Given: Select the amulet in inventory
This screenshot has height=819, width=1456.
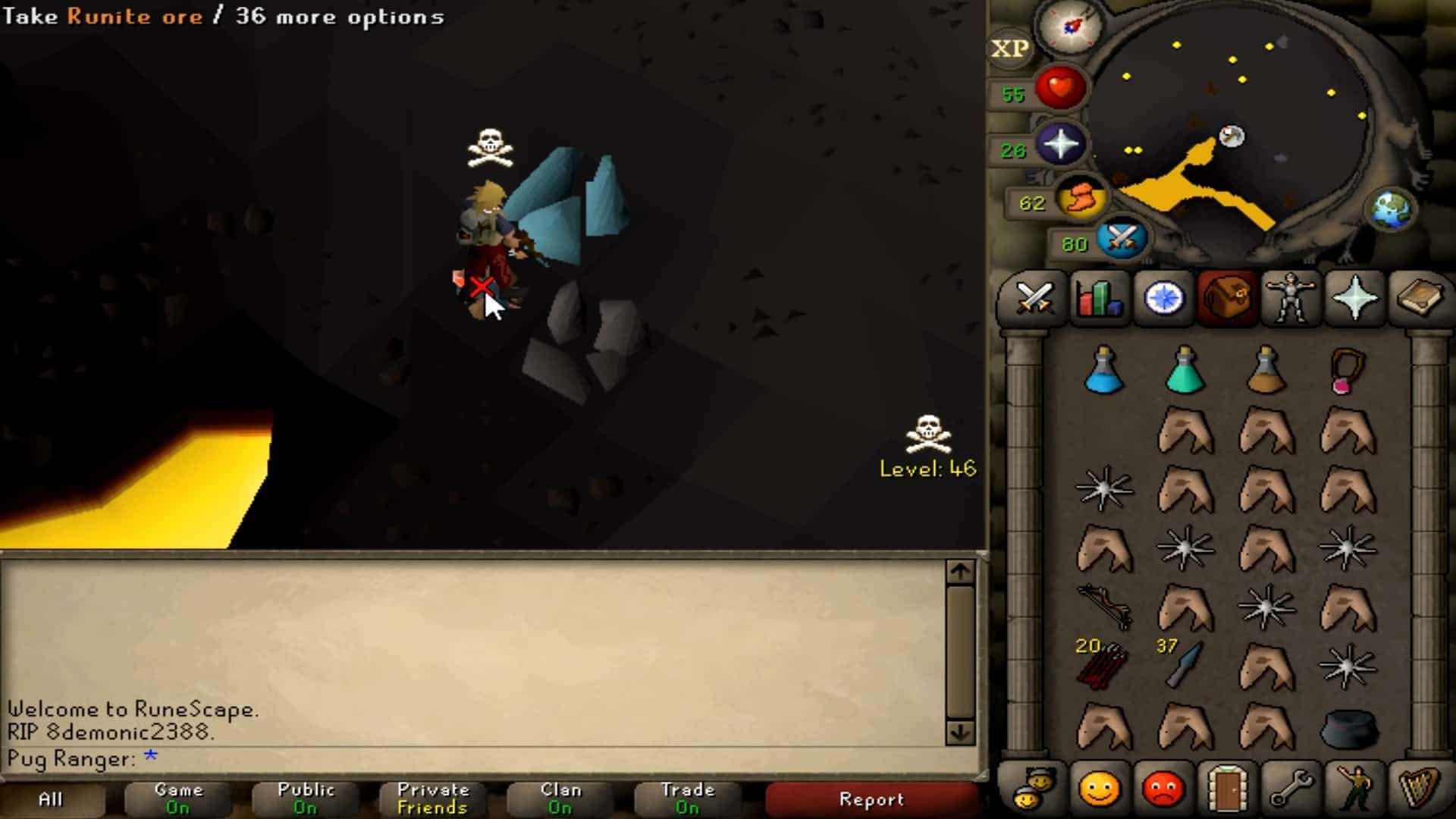Looking at the screenshot, I should coord(1347,372).
